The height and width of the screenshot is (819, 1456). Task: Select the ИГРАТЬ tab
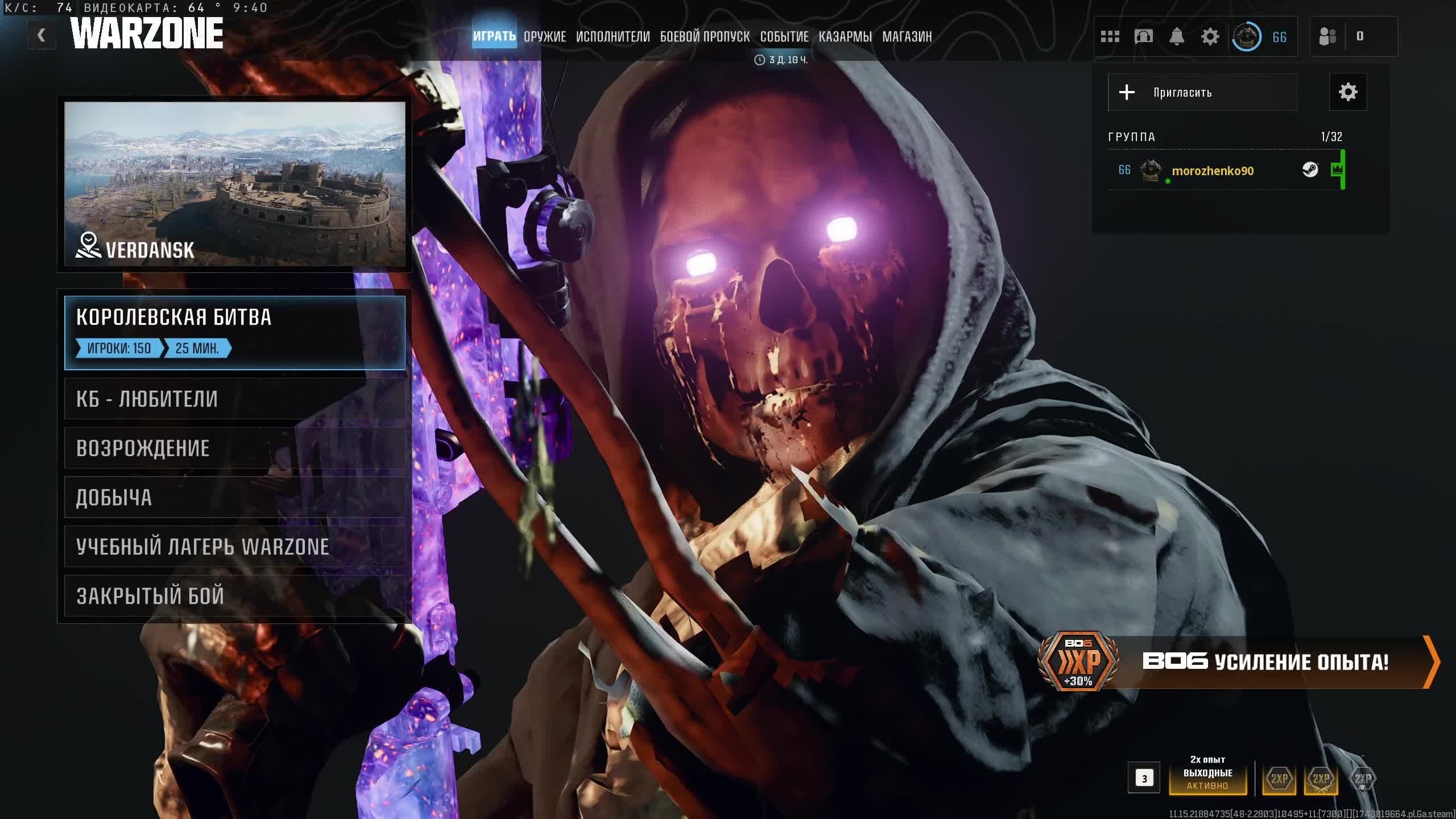coord(494,37)
